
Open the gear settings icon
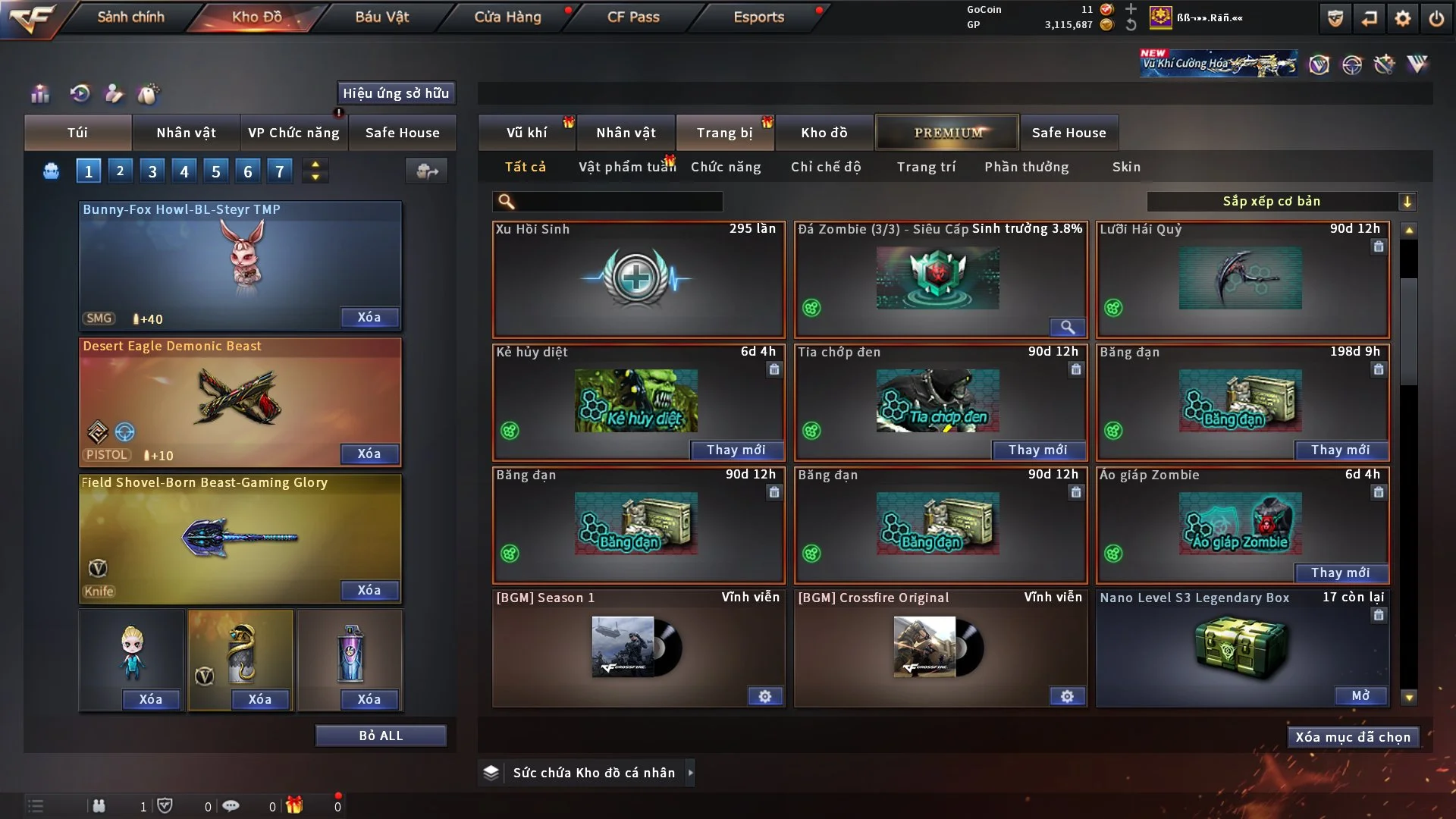coord(1403,18)
